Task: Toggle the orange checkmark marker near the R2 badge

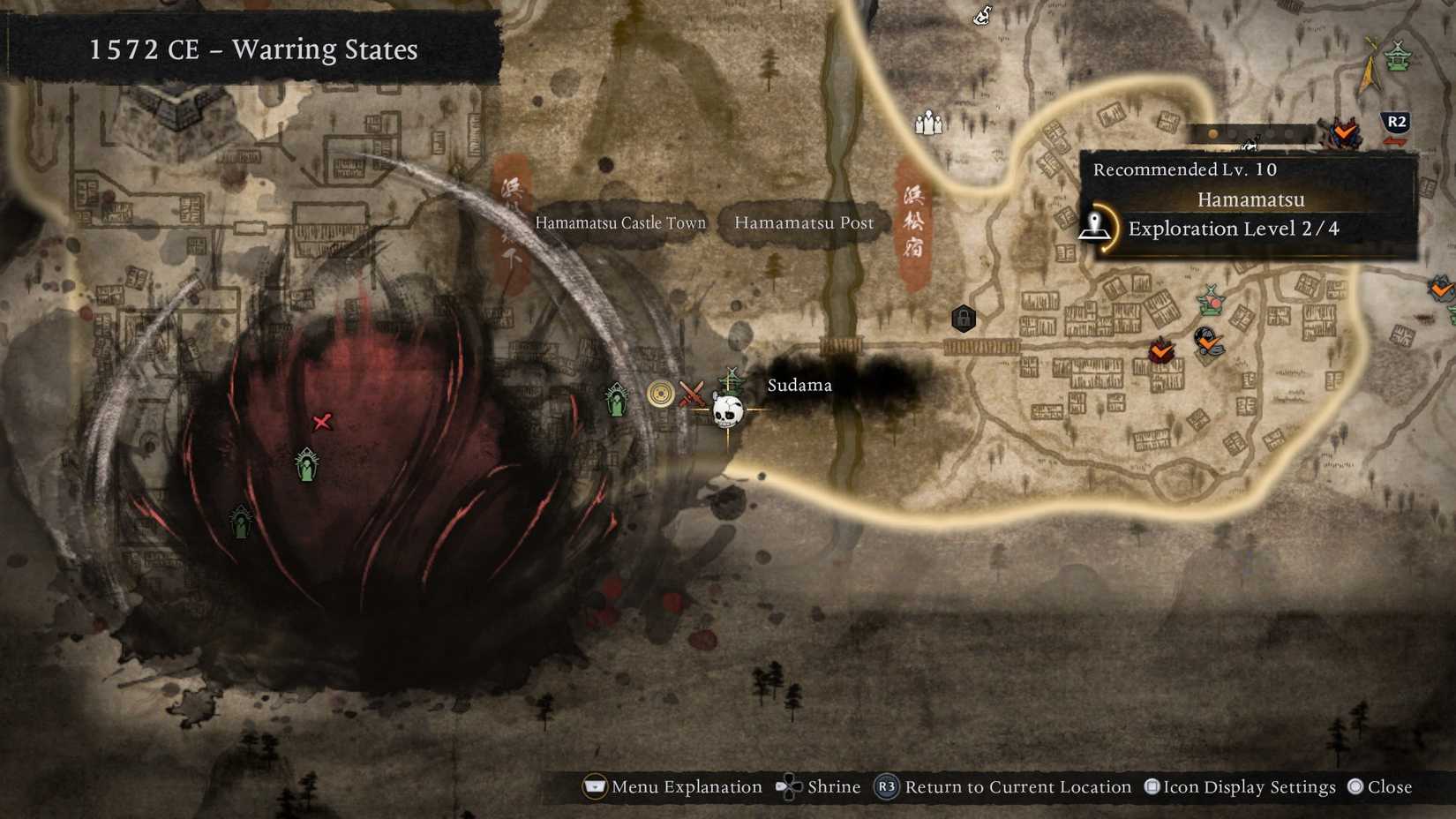Action: pyautogui.click(x=1345, y=133)
